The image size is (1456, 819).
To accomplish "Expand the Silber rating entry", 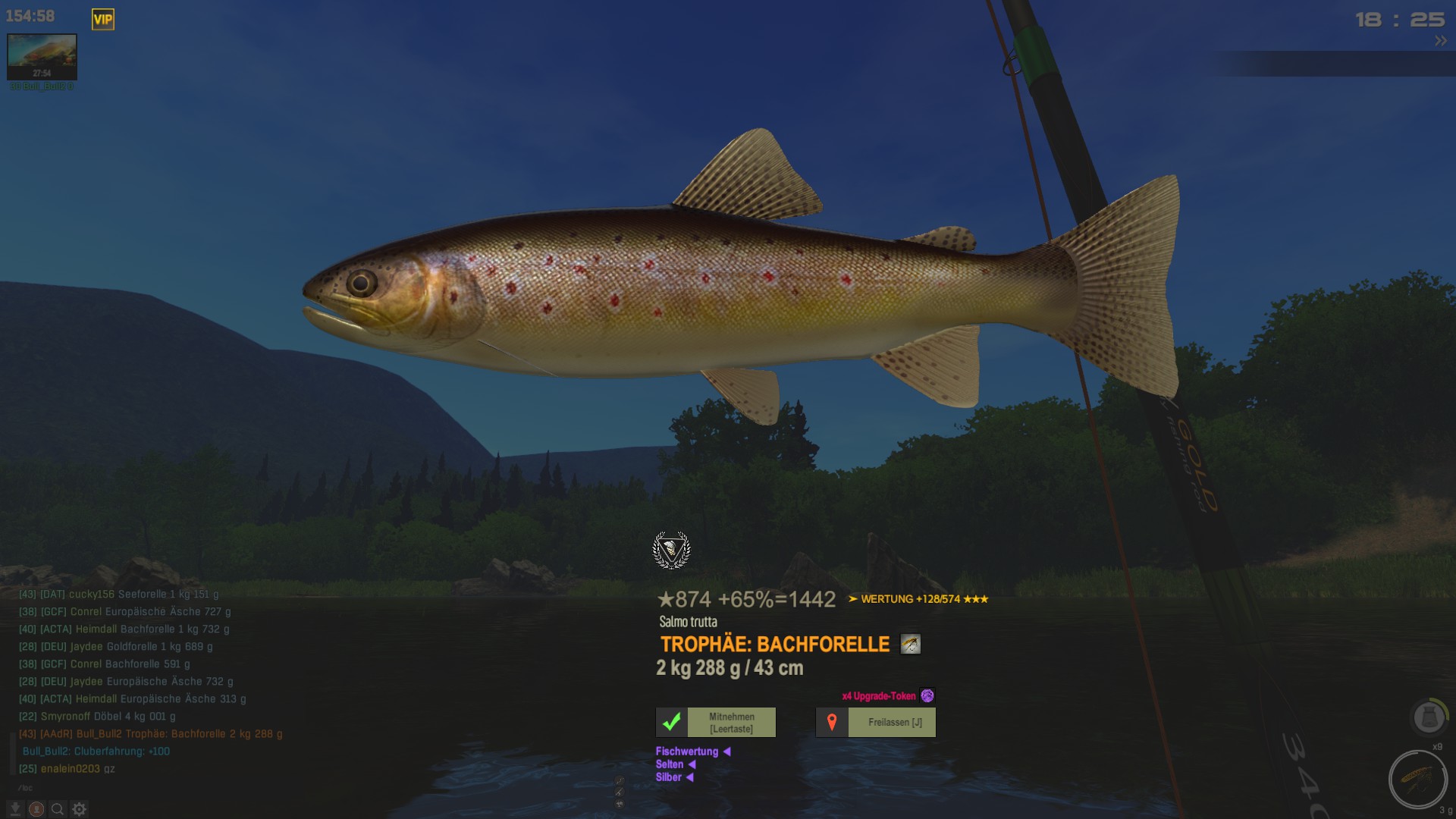I will coord(689,777).
